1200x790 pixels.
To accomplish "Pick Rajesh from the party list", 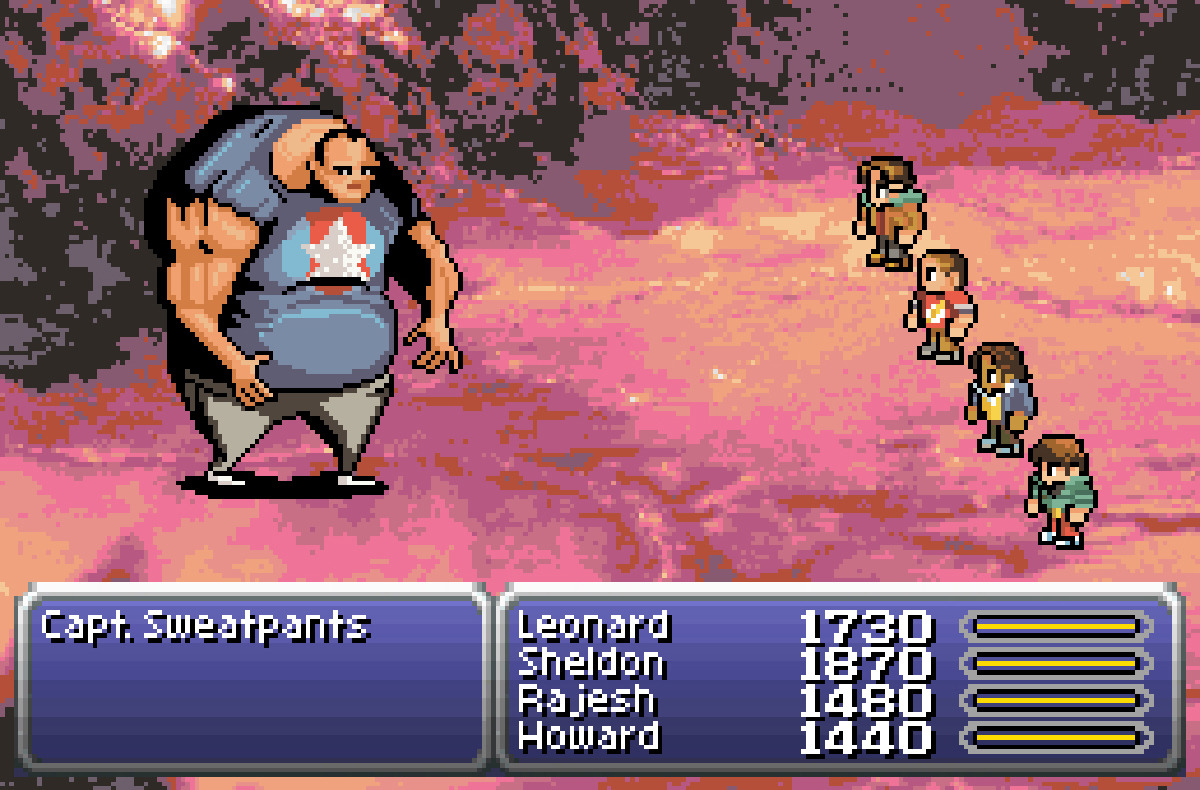I will pos(586,700).
